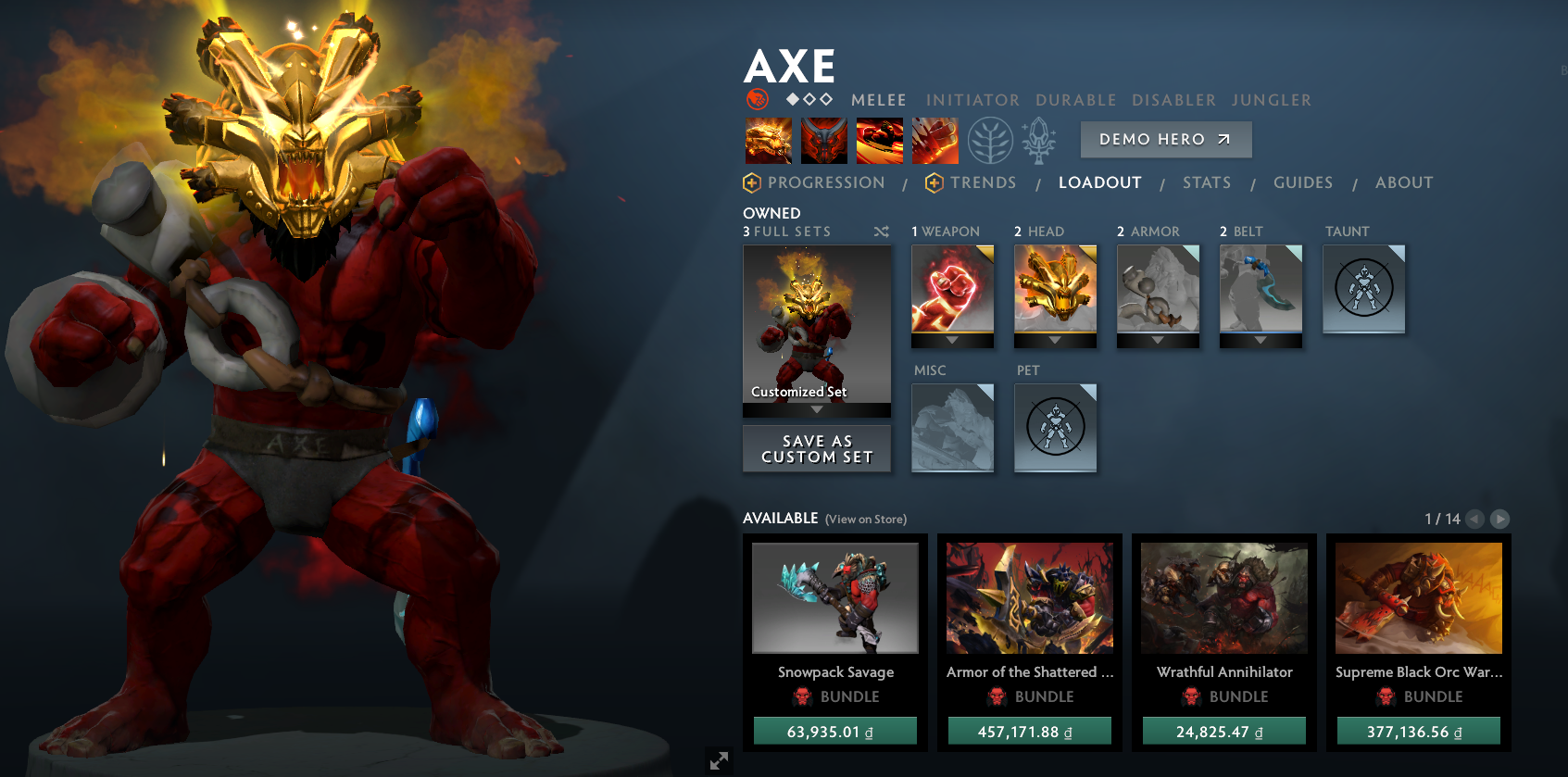Expand the golden HEAD item choices
The height and width of the screenshot is (777, 1568).
pyautogui.click(x=1055, y=340)
